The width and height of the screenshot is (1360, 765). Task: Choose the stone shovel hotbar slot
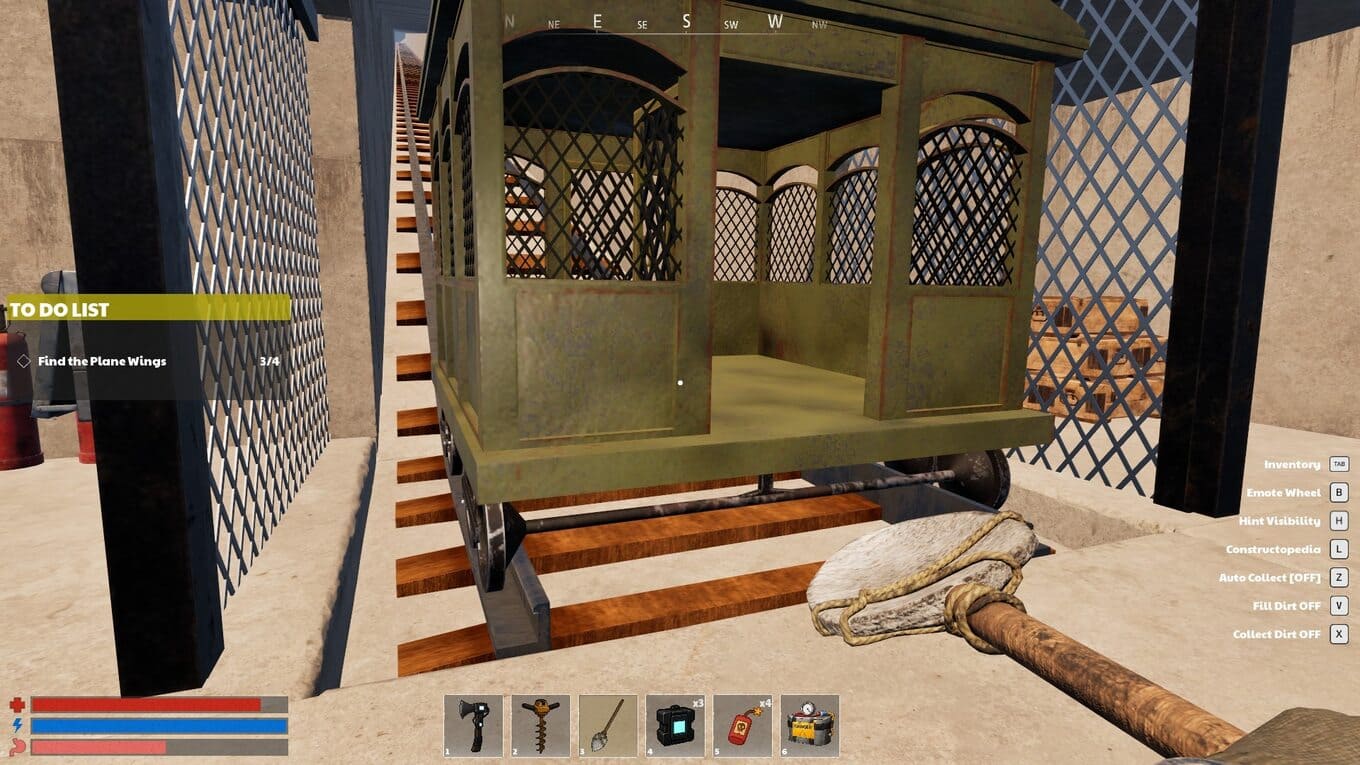point(608,726)
